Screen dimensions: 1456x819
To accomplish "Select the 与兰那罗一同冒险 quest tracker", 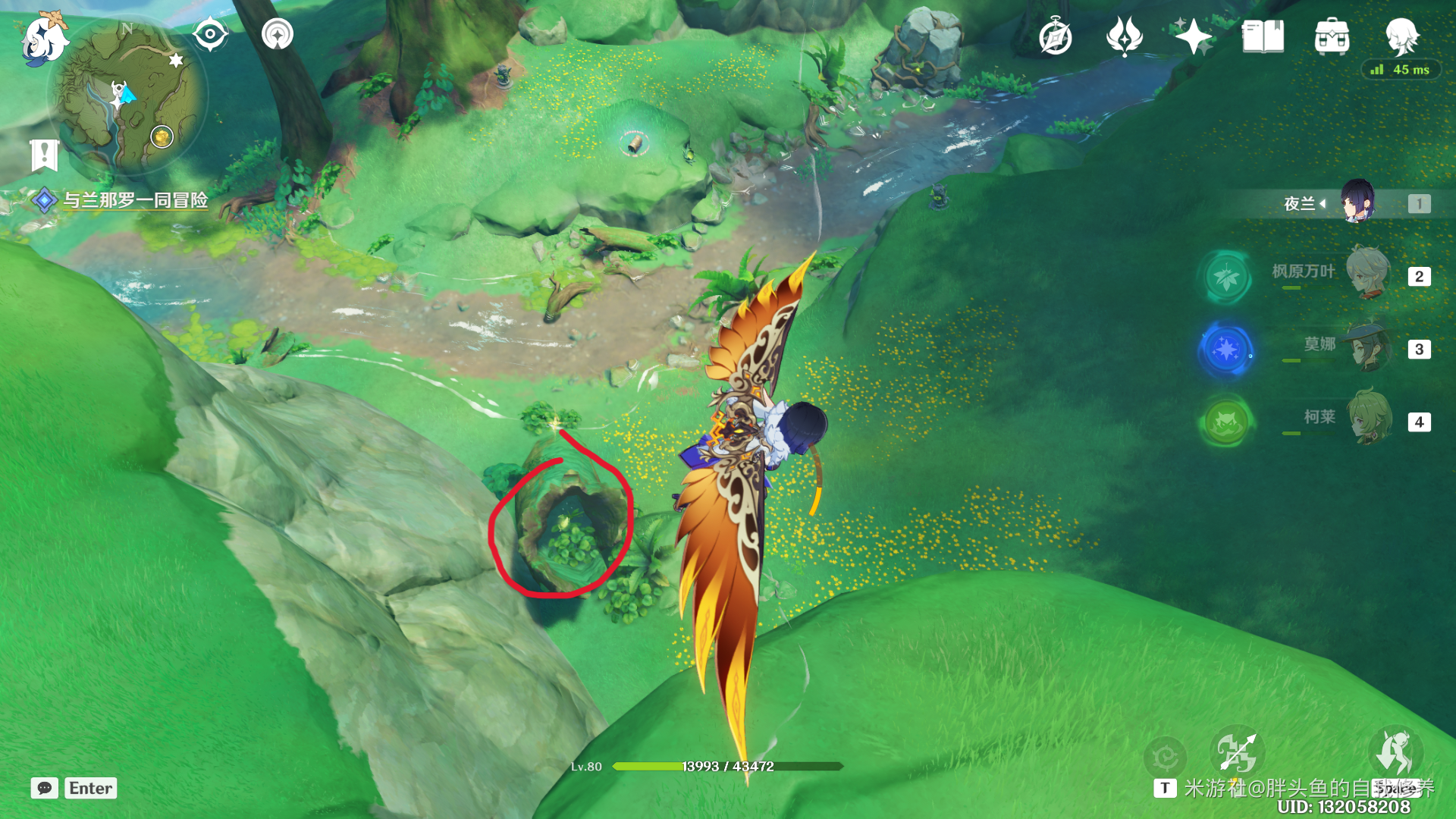I will pos(134,200).
